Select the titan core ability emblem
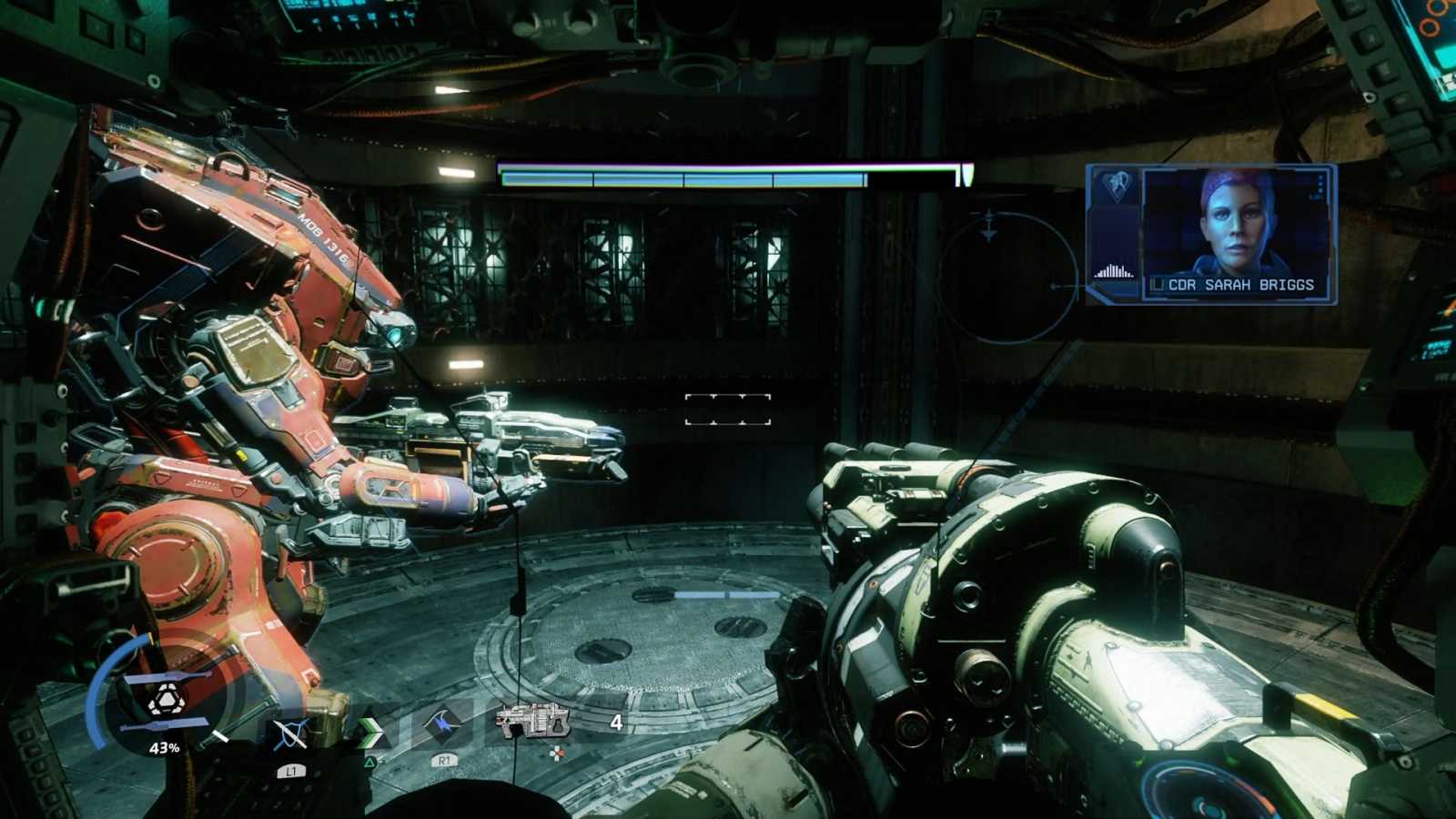This screenshot has height=819, width=1456. pos(166,700)
